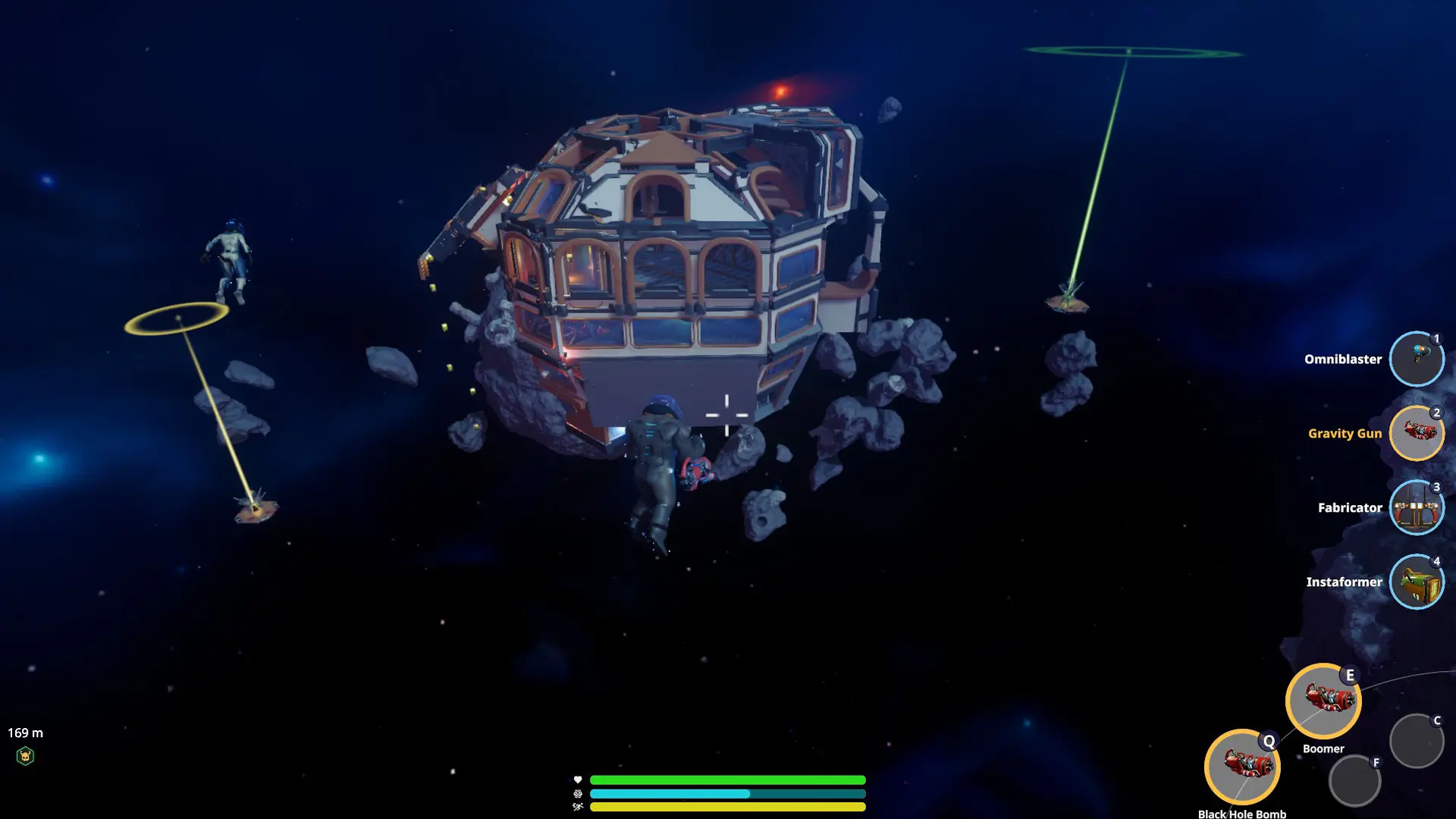Click the green skull distance marker icon
1456x819 pixels.
tap(25, 756)
